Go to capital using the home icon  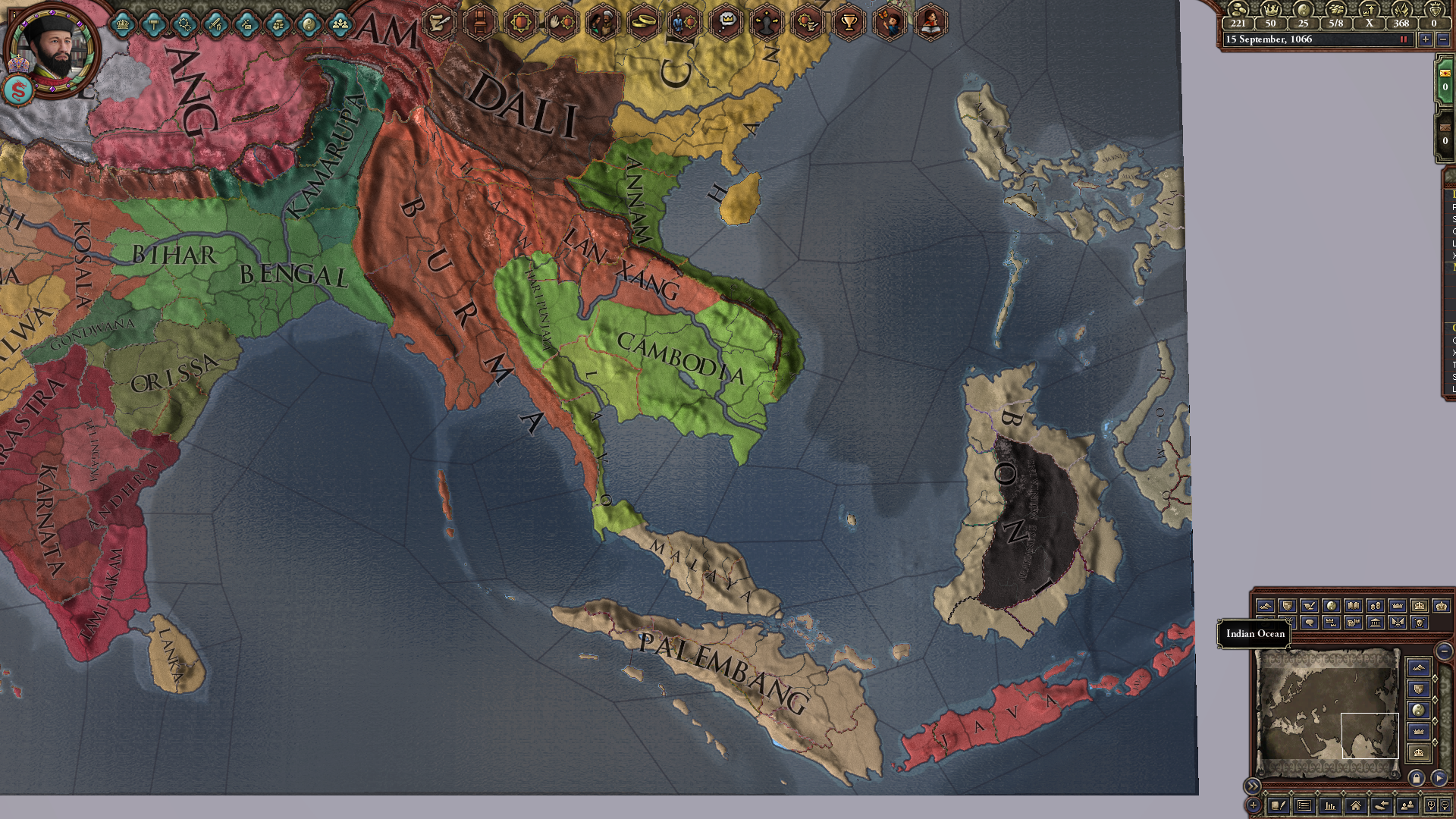click(x=1357, y=805)
